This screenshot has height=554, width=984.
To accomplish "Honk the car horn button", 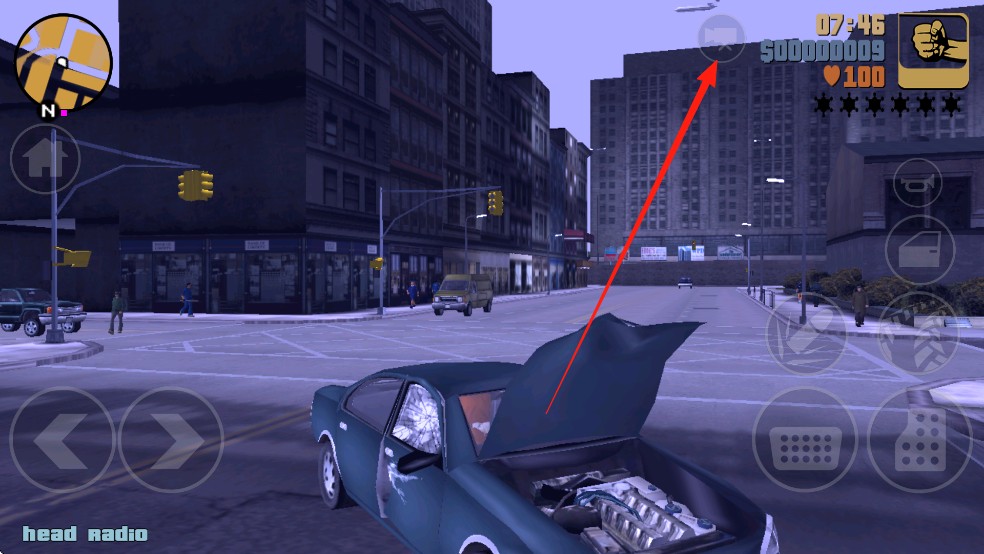I will [918, 182].
